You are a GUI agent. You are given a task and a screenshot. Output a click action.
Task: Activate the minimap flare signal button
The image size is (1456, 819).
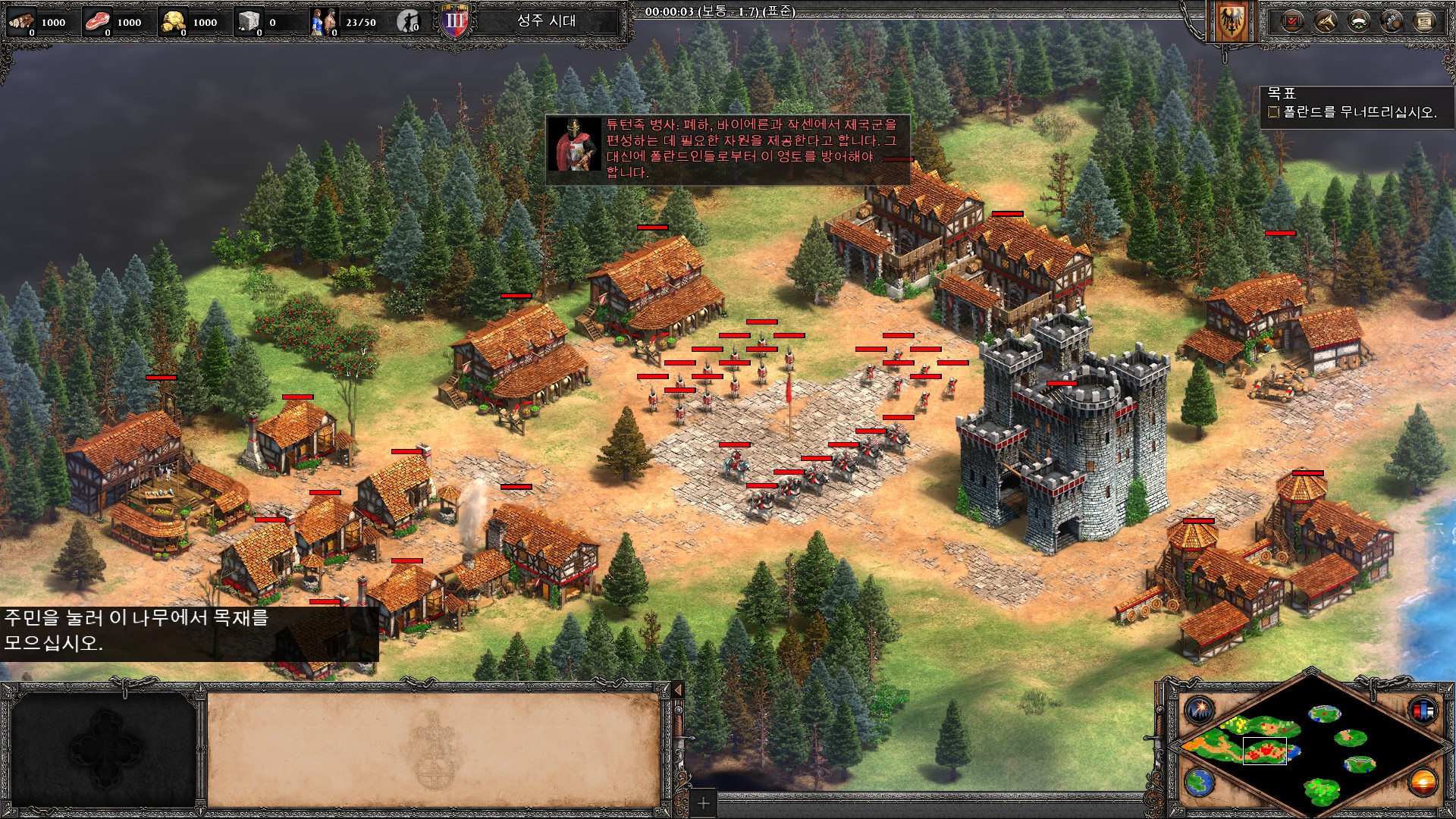click(1200, 711)
